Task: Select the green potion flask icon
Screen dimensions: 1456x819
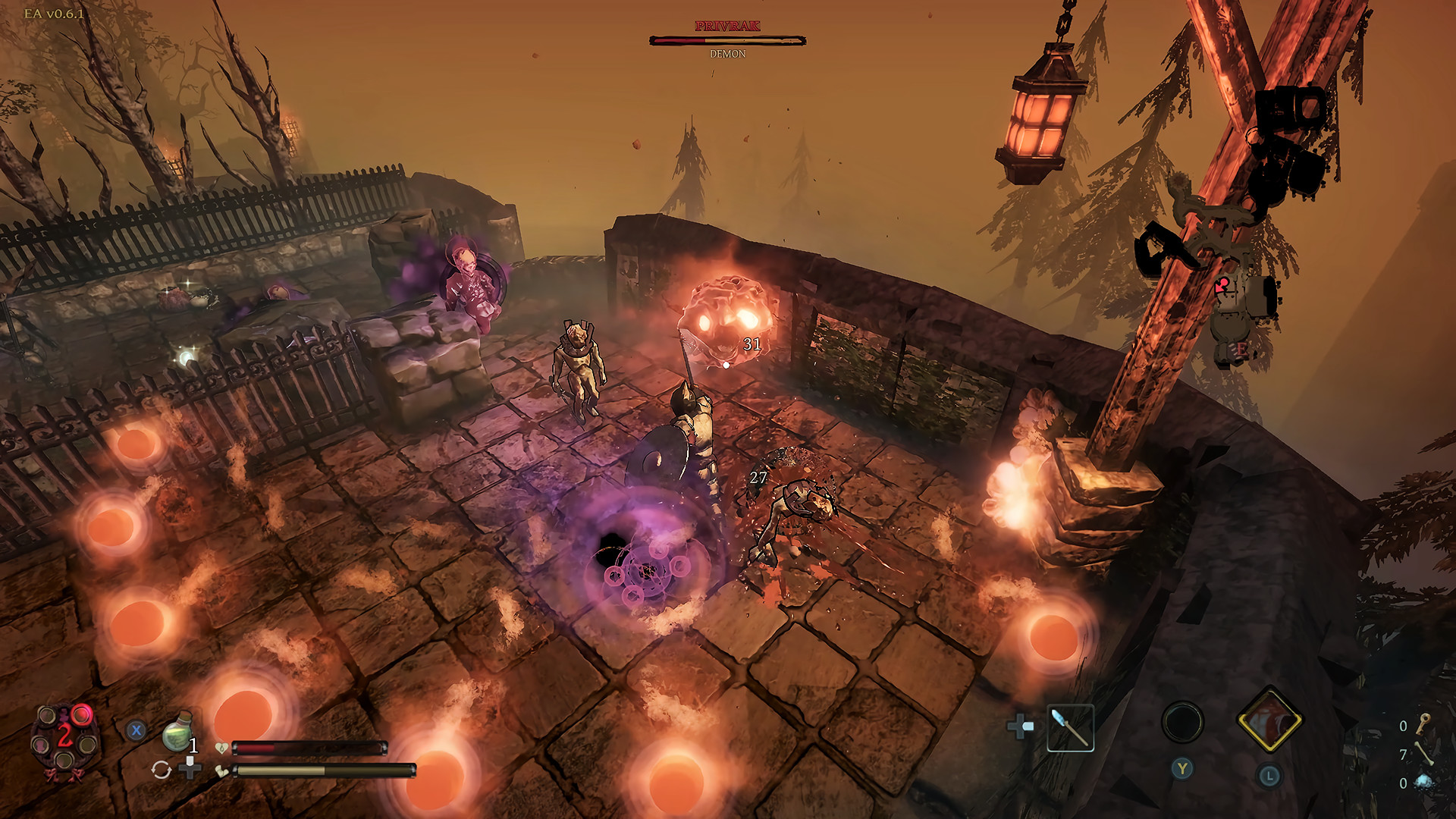Action: 176,732
